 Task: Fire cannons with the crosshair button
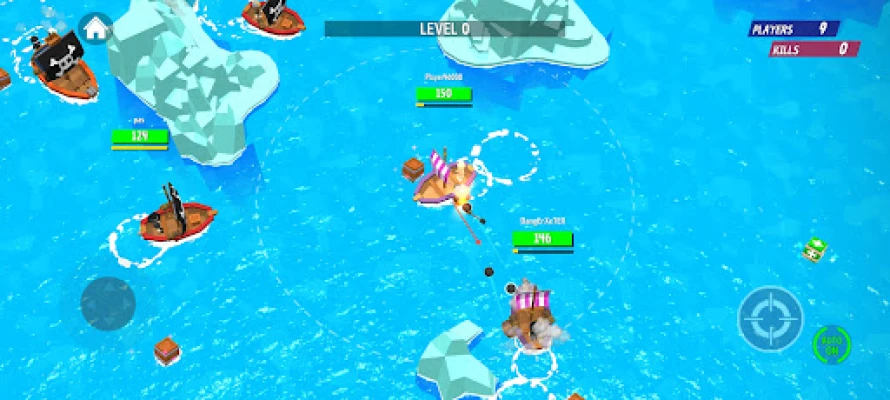pos(770,319)
